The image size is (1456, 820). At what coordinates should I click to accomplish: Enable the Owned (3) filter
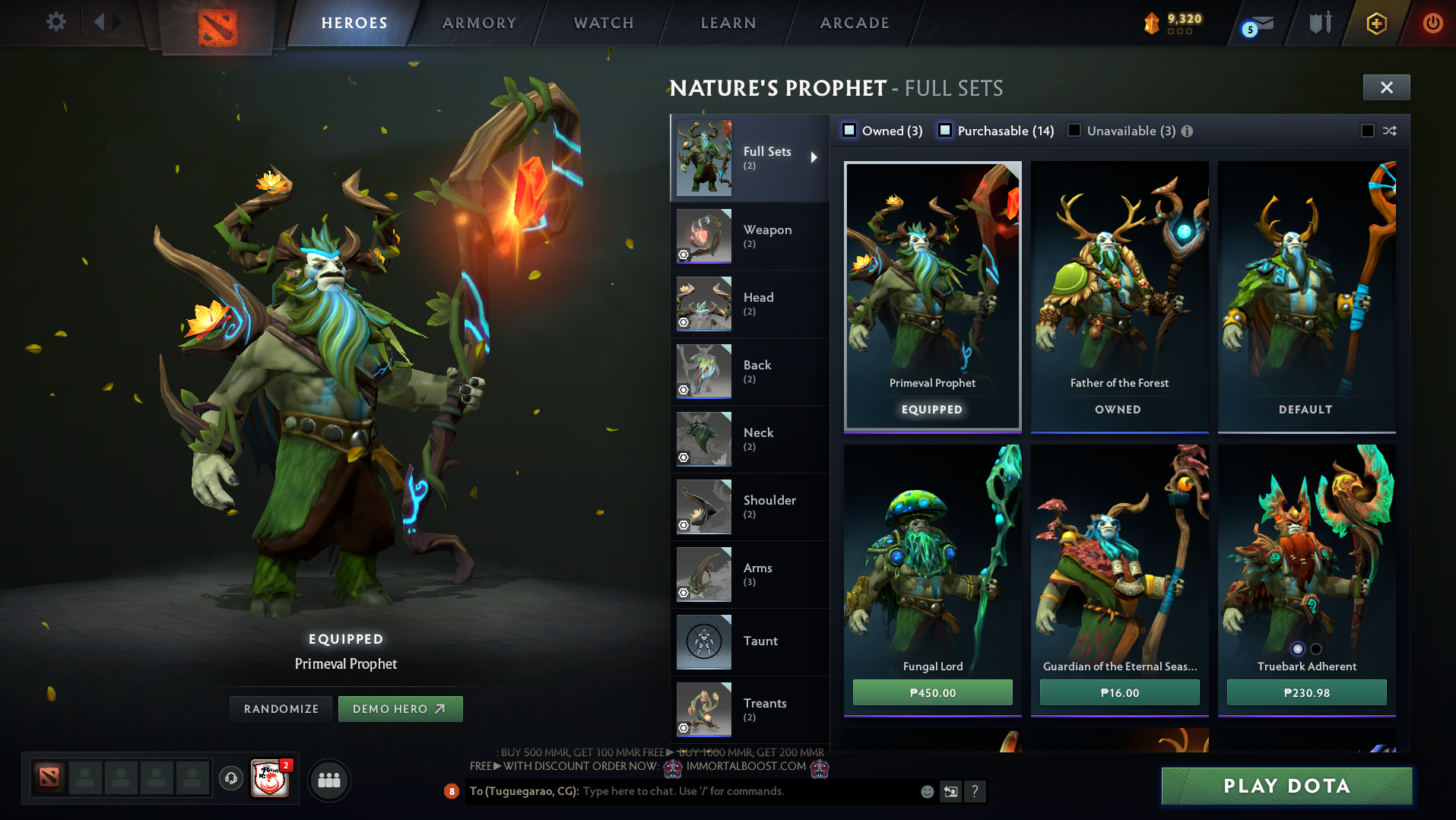coord(848,130)
